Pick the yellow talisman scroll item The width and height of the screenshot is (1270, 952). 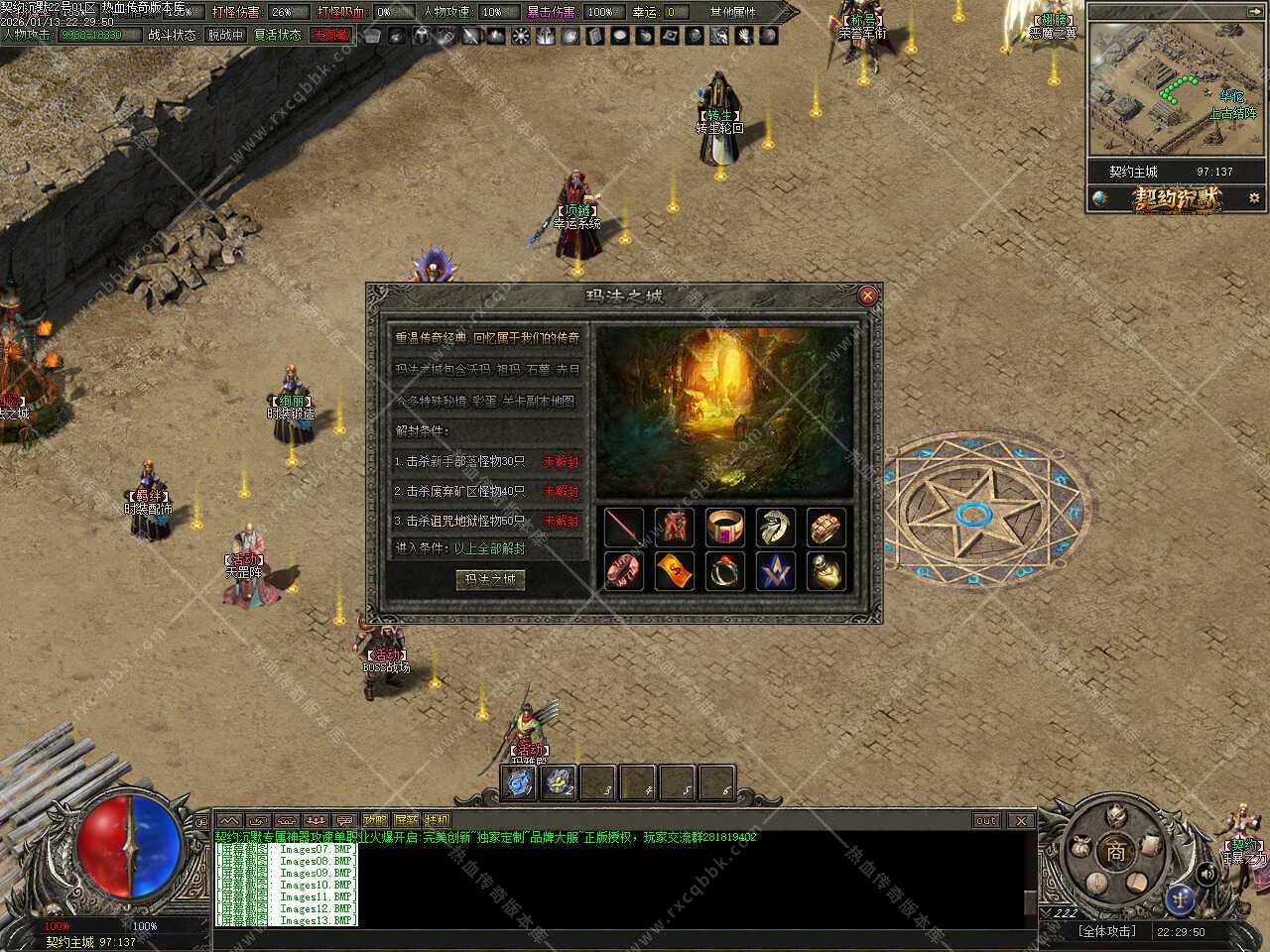pyautogui.click(x=675, y=571)
